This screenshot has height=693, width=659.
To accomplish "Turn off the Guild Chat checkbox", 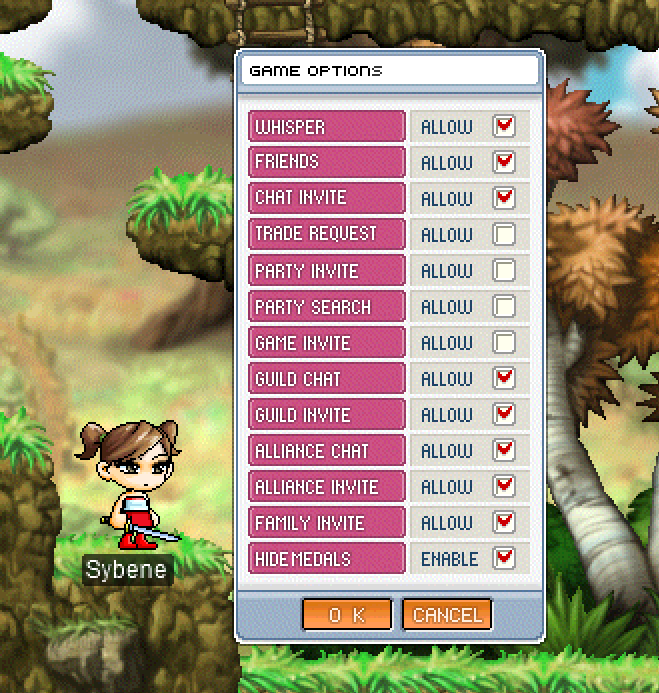I will (504, 379).
